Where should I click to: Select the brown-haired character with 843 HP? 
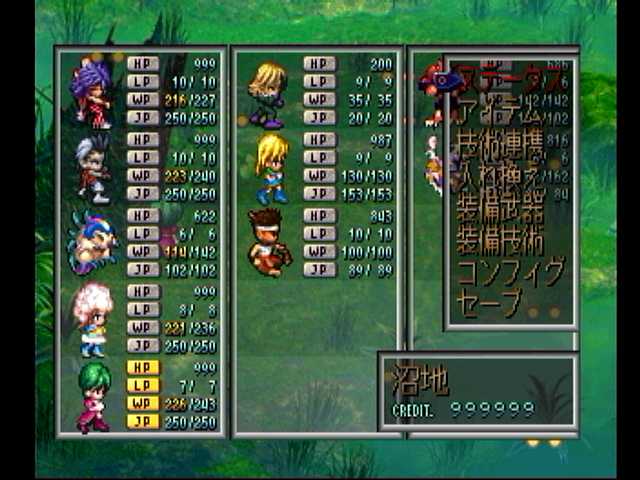pyautogui.click(x=268, y=241)
